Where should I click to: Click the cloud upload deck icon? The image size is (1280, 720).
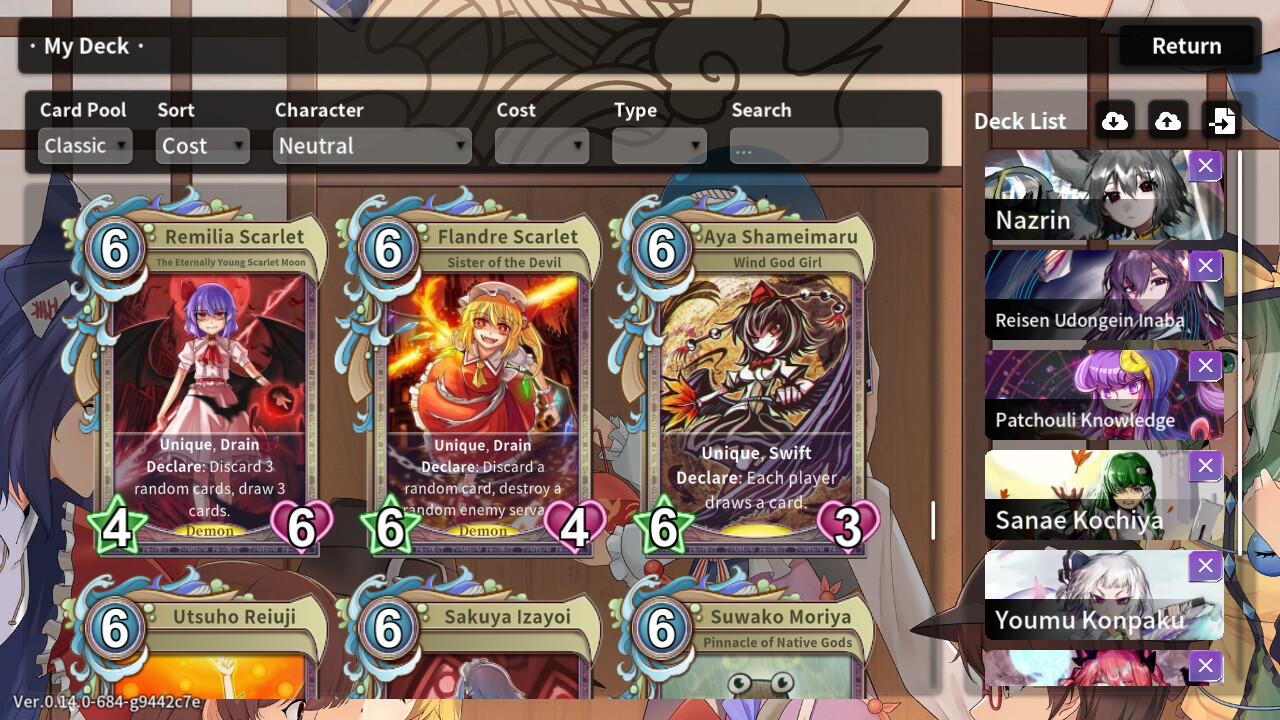(1167, 120)
